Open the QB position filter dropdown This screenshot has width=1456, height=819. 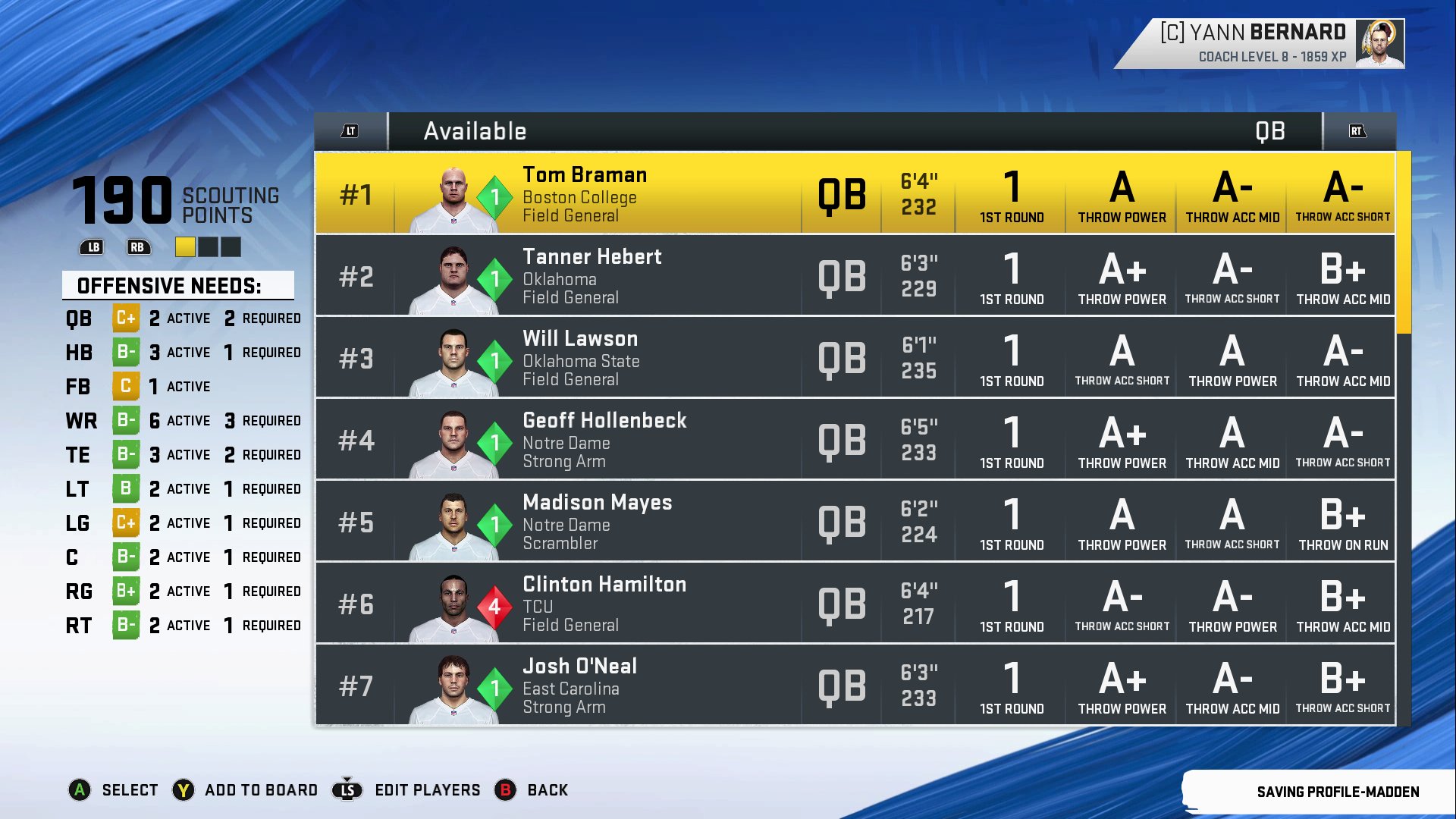coord(1270,130)
